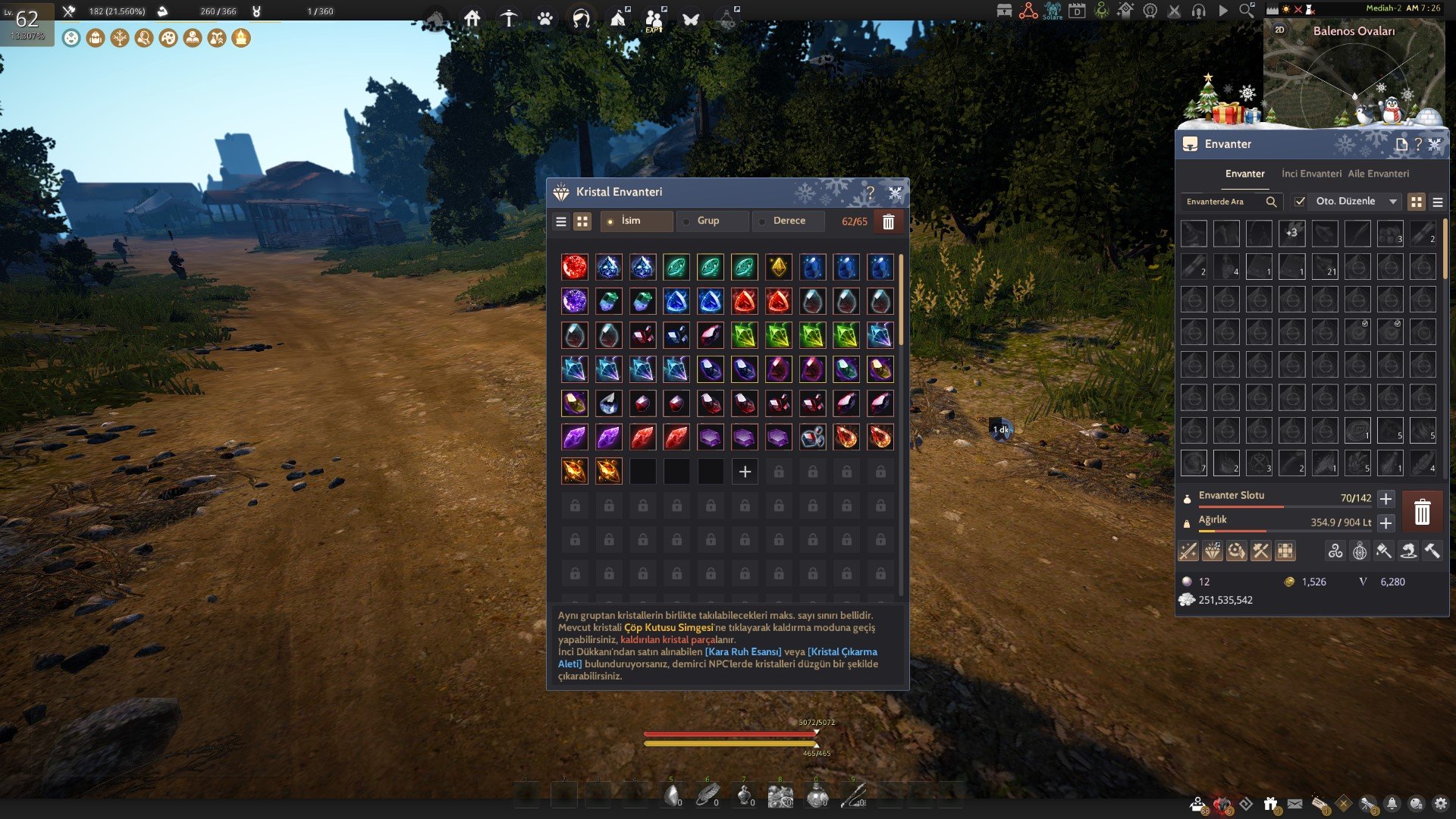Open the Oto. Düzenle dropdown
The height and width of the screenshot is (819, 1456).
click(1394, 201)
